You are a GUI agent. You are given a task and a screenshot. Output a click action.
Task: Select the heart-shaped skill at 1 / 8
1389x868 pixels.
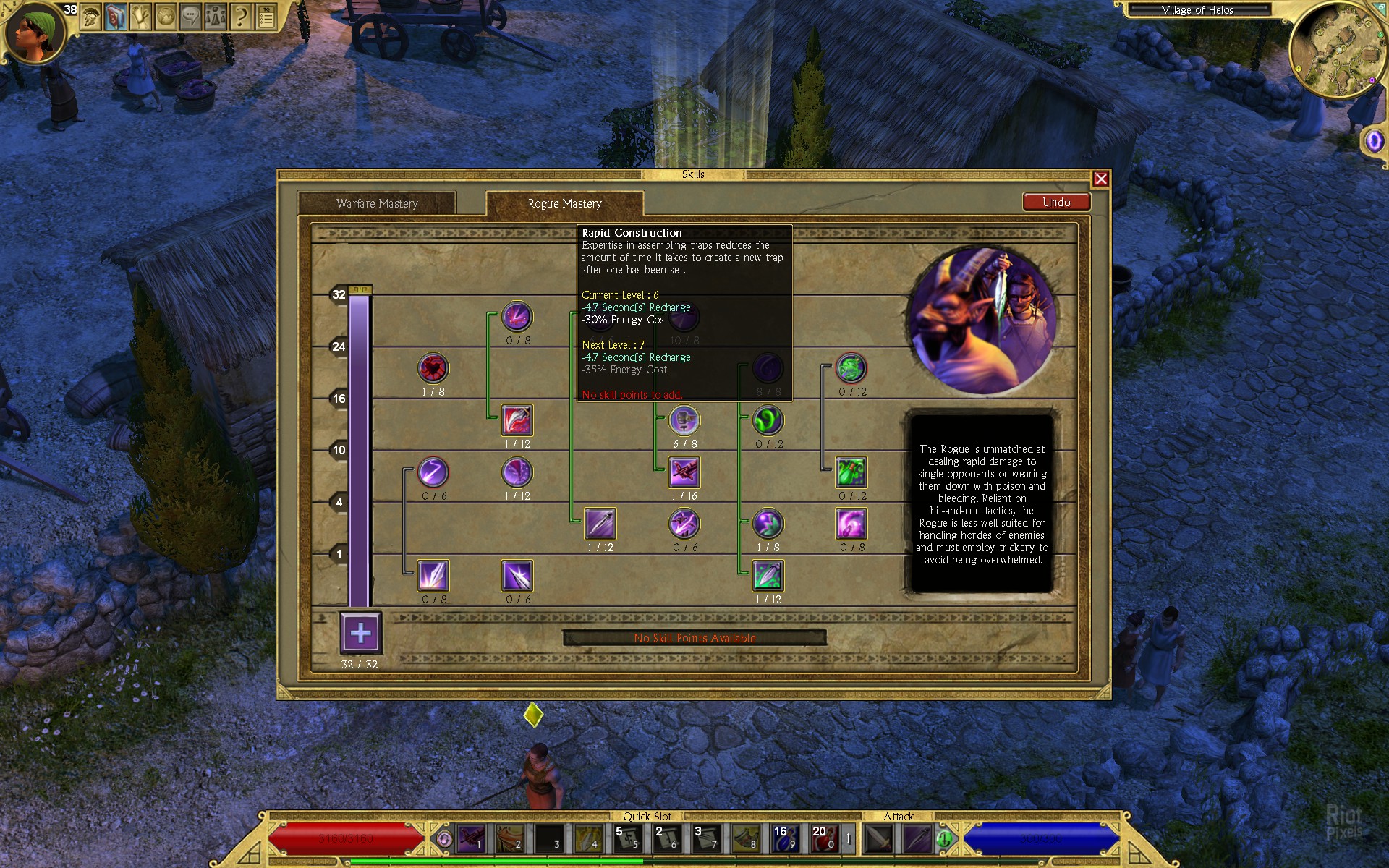pos(433,368)
